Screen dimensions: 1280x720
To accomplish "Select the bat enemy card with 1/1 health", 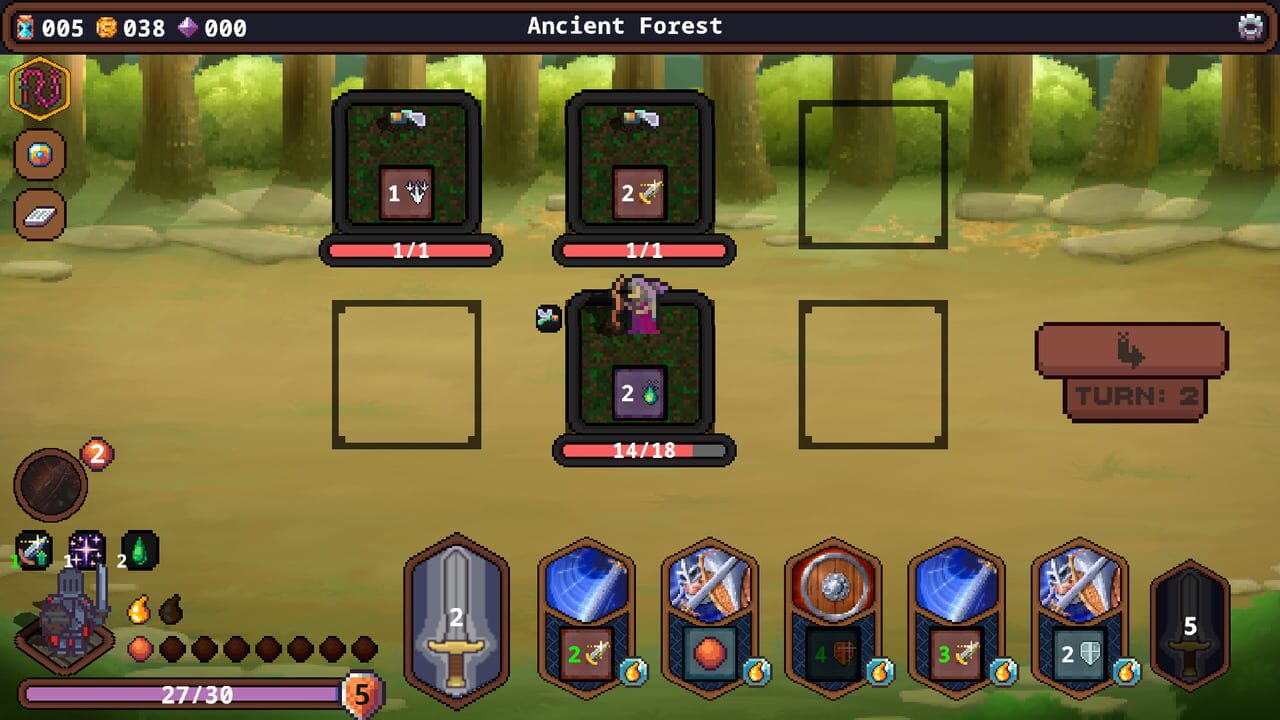I will click(x=645, y=170).
